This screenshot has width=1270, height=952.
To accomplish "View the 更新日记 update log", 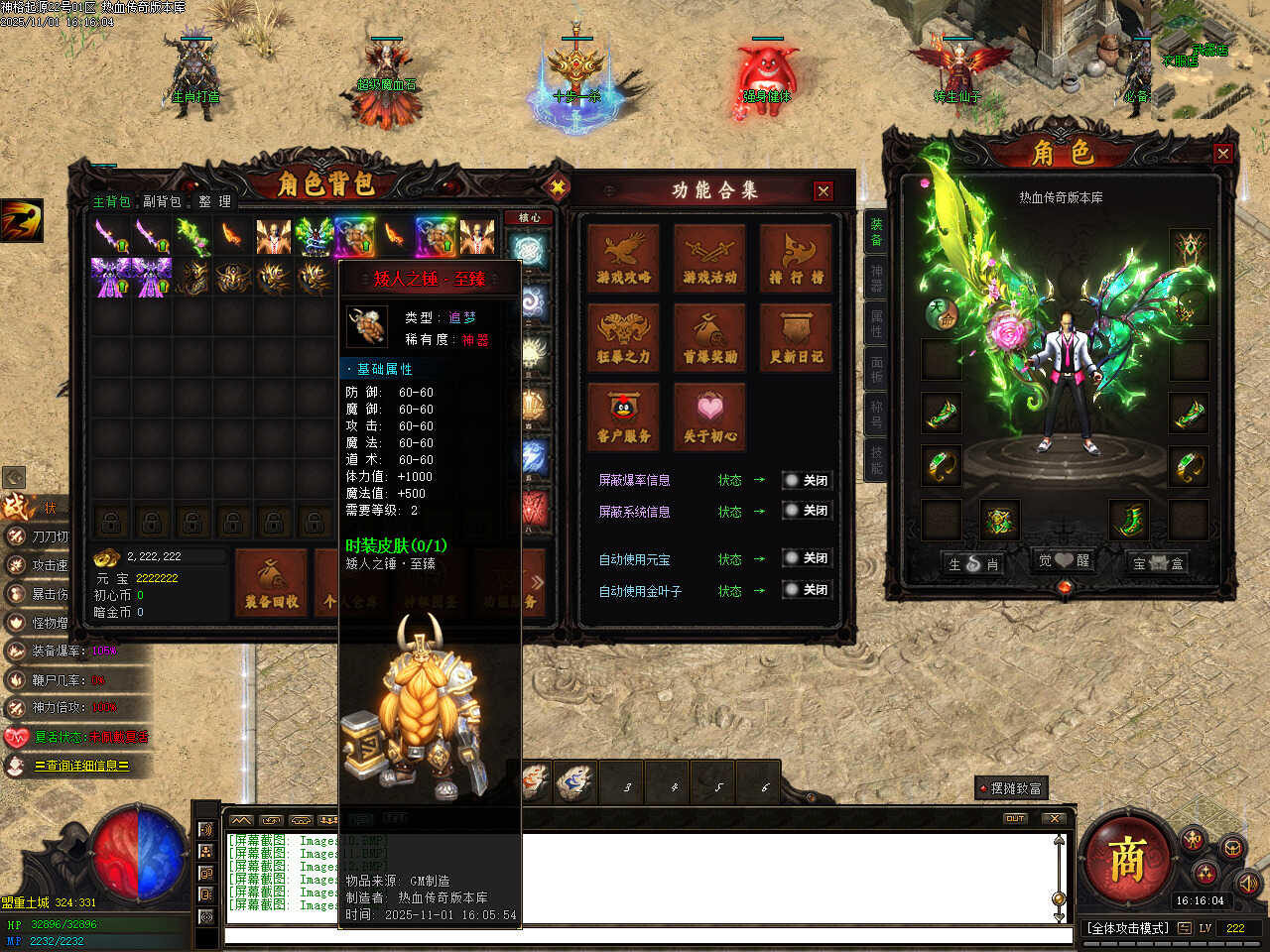I will (x=796, y=337).
